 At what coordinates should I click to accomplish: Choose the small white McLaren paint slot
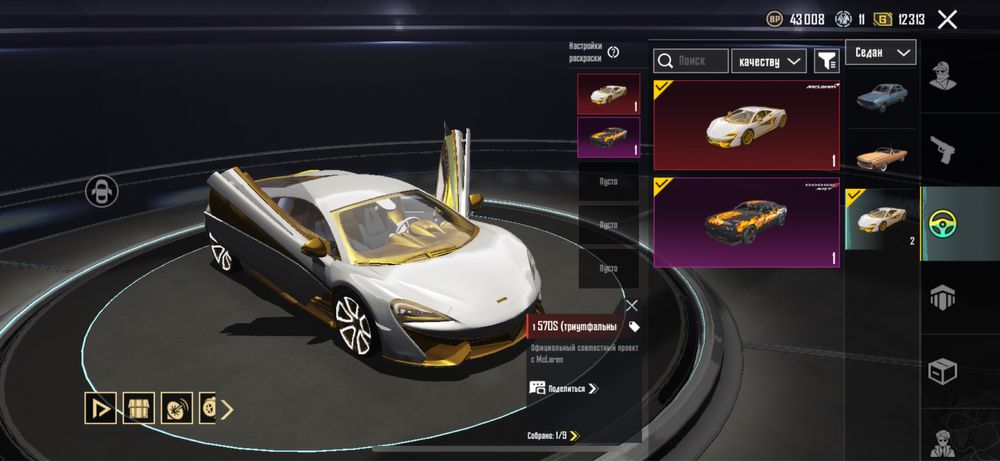(x=608, y=94)
